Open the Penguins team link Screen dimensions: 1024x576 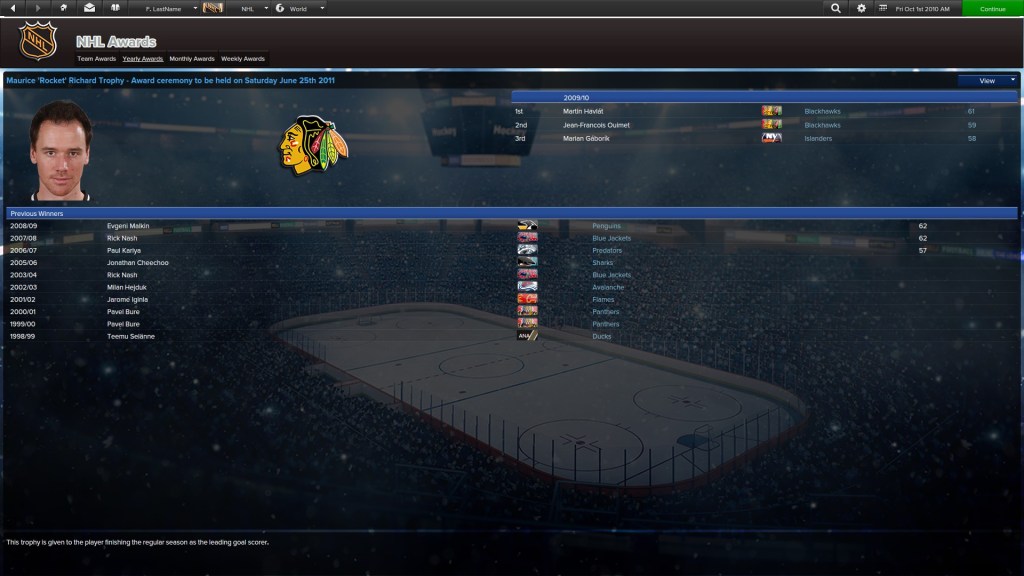606,226
